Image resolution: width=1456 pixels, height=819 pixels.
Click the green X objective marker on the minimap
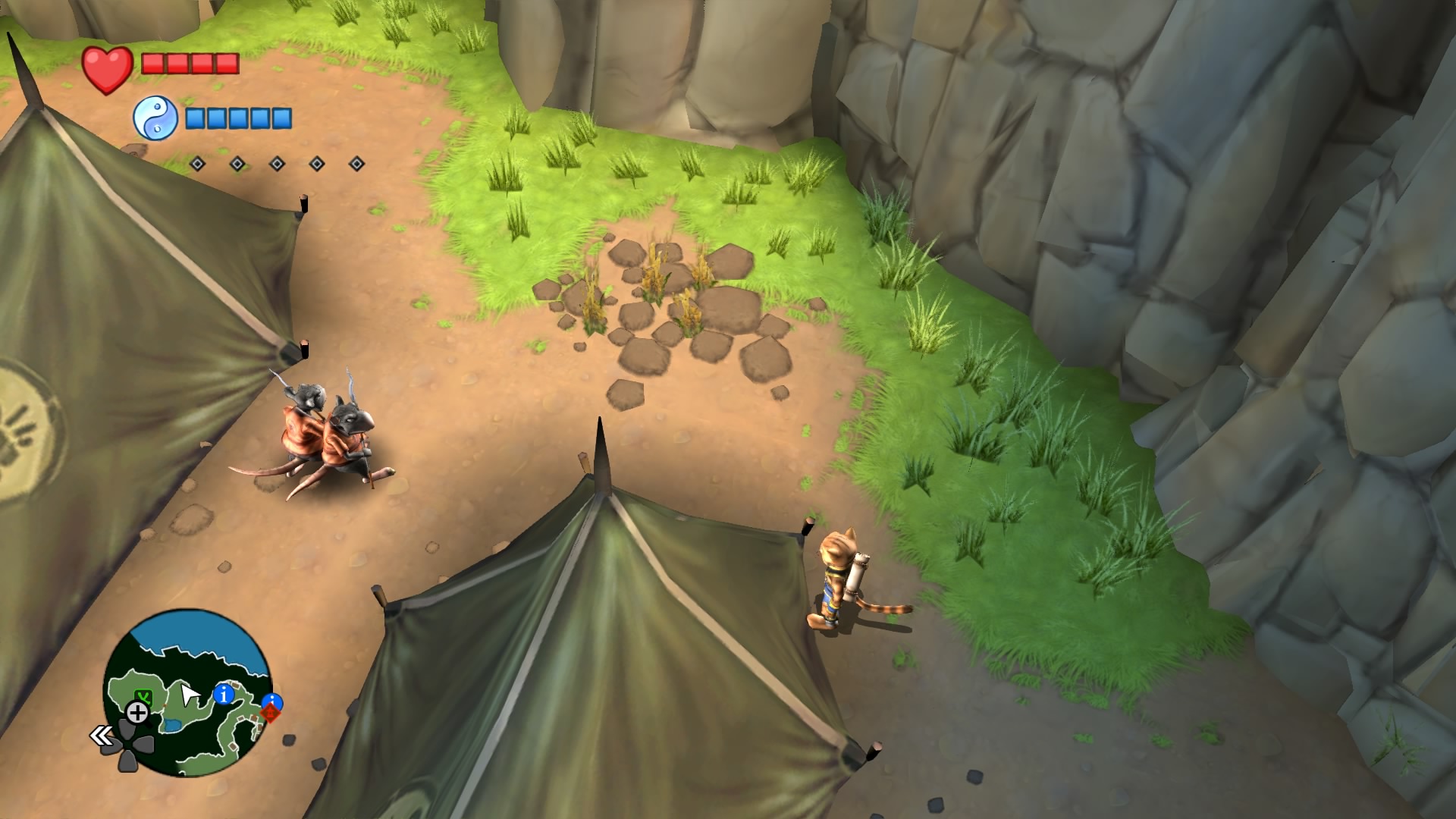(144, 696)
